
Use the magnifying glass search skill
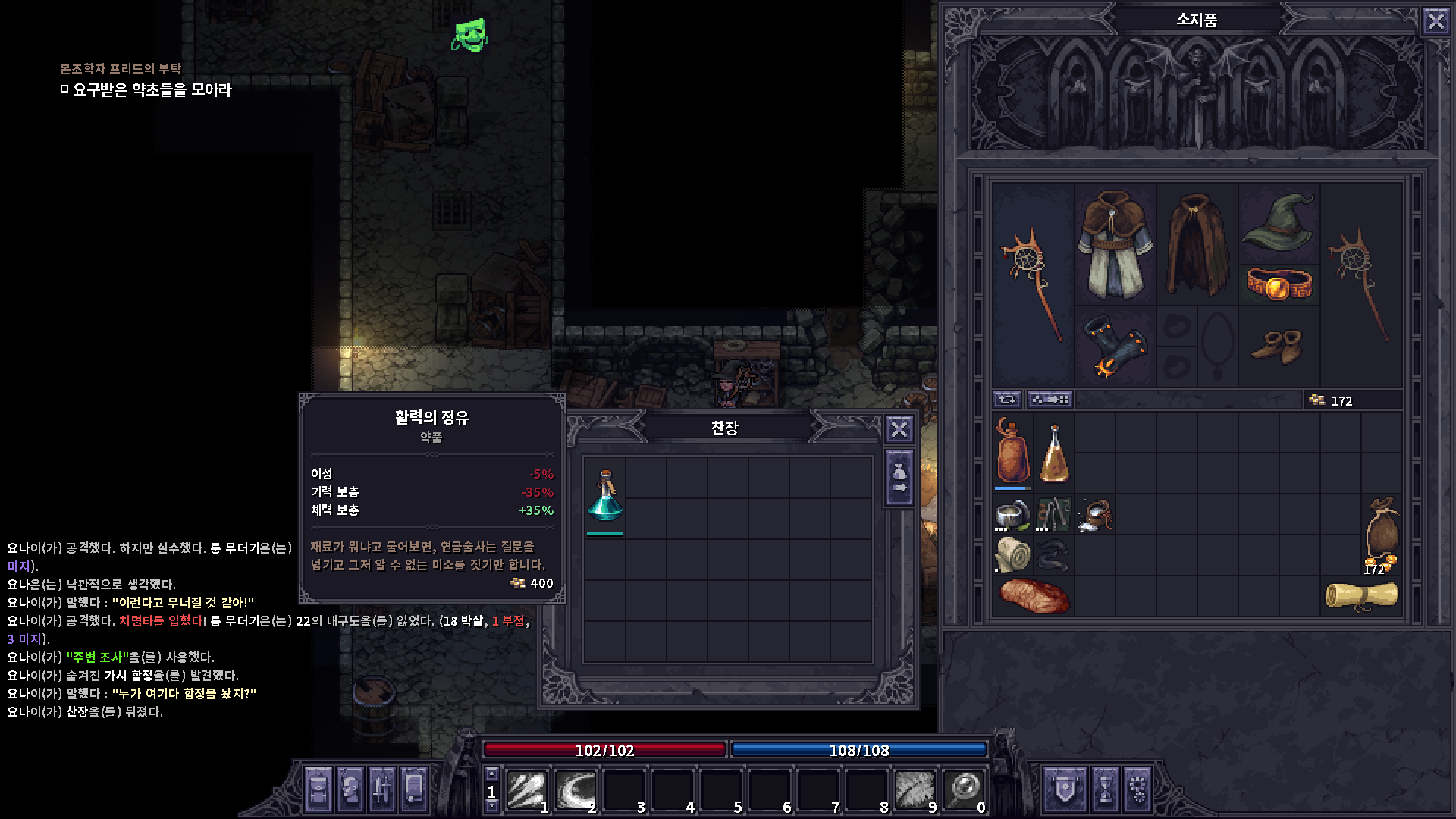[964, 790]
